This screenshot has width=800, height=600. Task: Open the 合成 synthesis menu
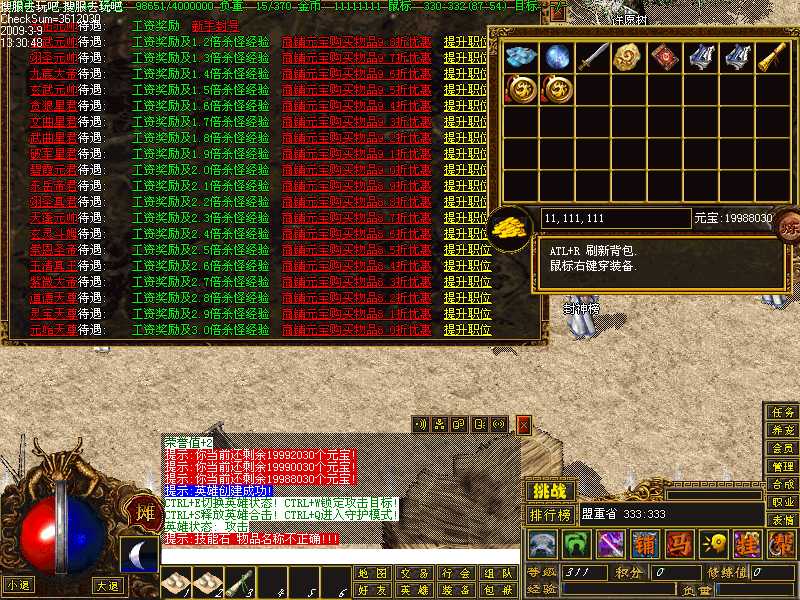click(782, 484)
